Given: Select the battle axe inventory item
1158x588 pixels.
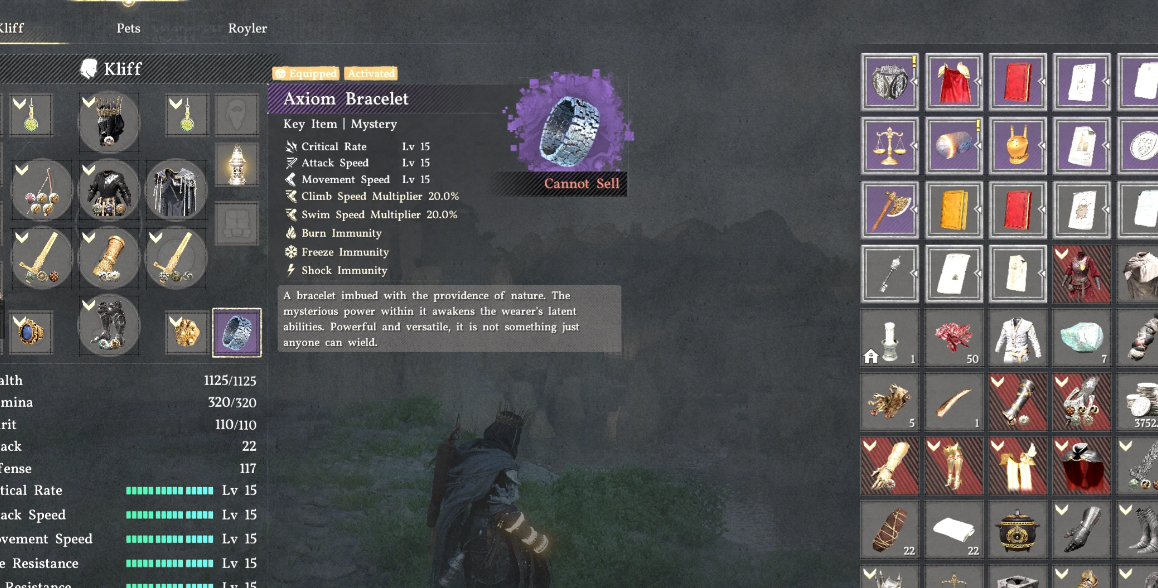Looking at the screenshot, I should point(890,210).
